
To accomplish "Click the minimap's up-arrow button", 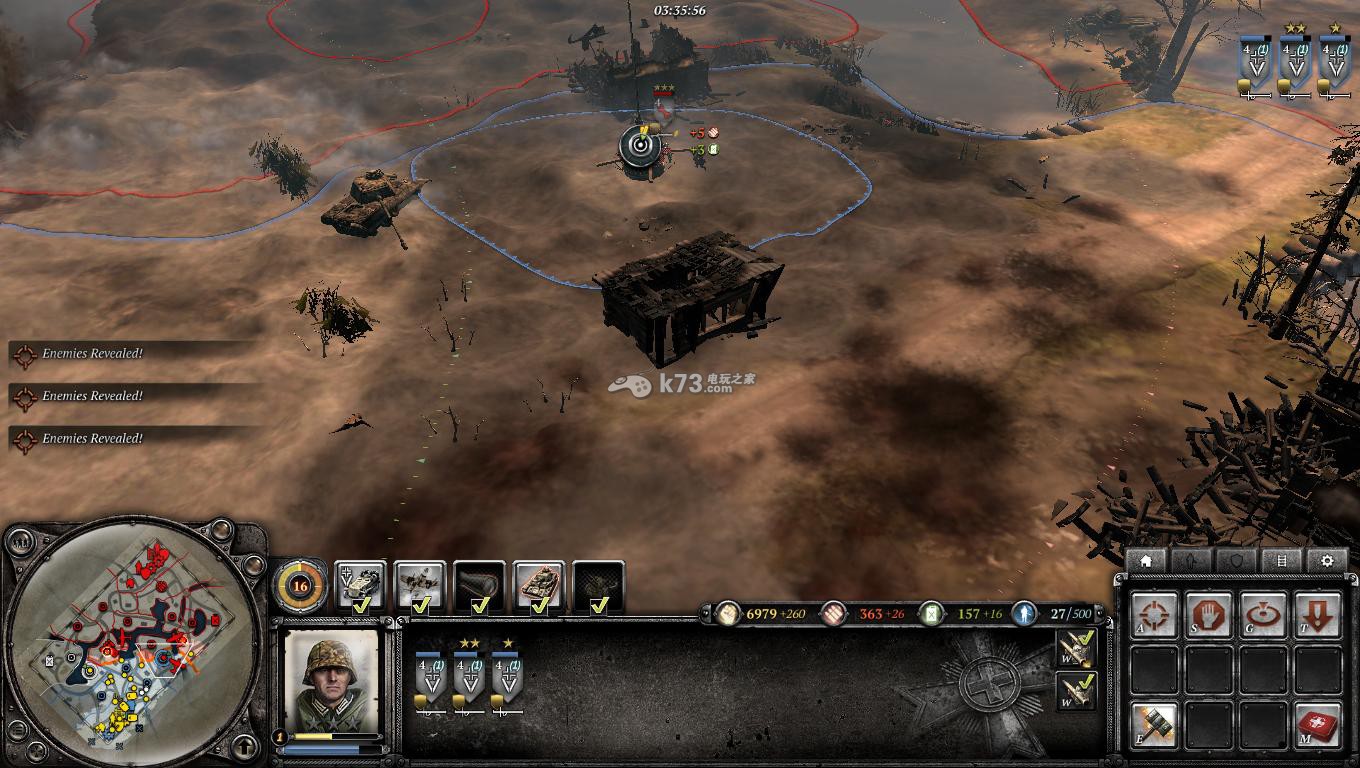I will (x=242, y=745).
